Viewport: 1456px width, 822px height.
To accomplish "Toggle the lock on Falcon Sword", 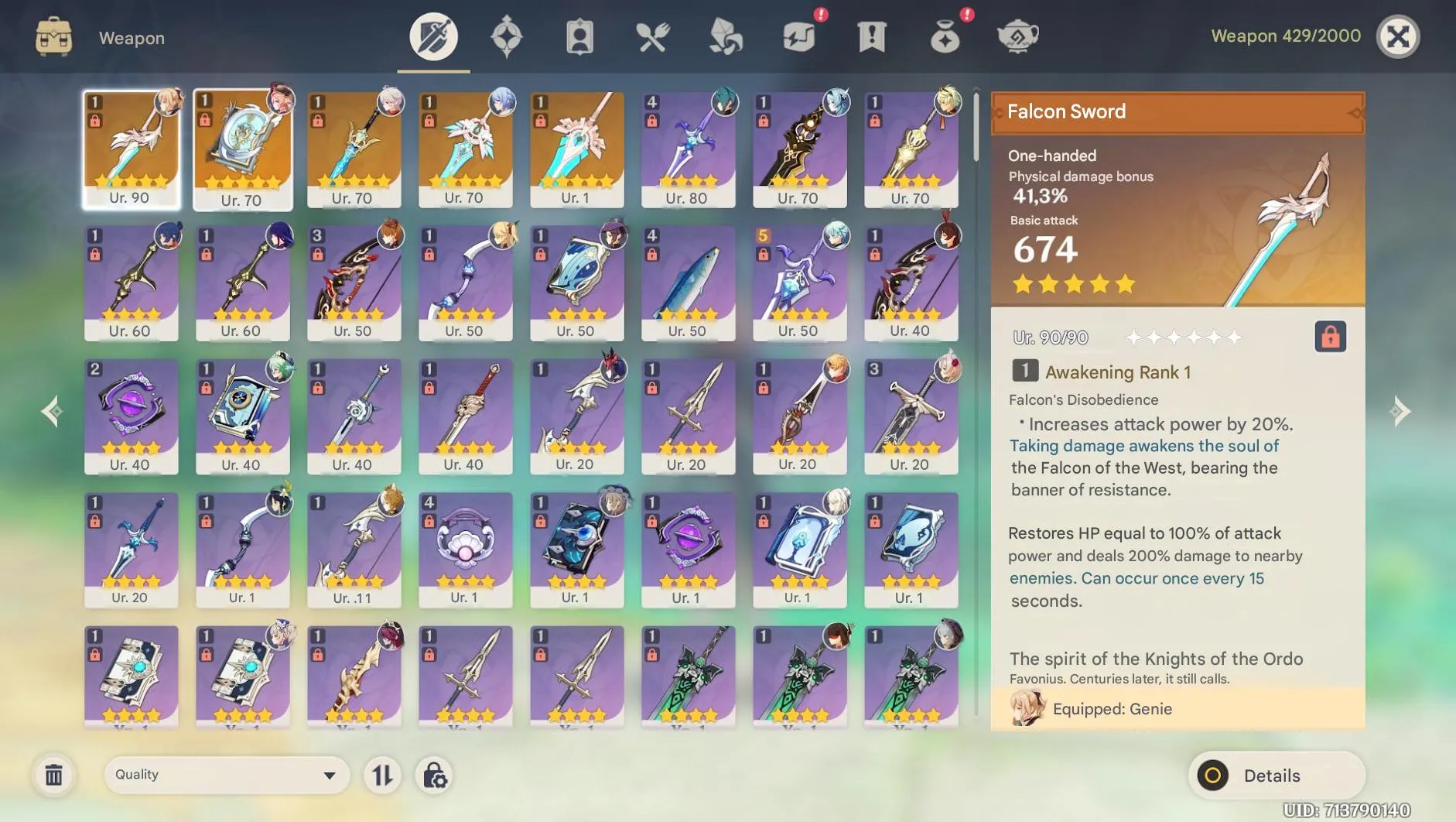I will pos(1329,337).
